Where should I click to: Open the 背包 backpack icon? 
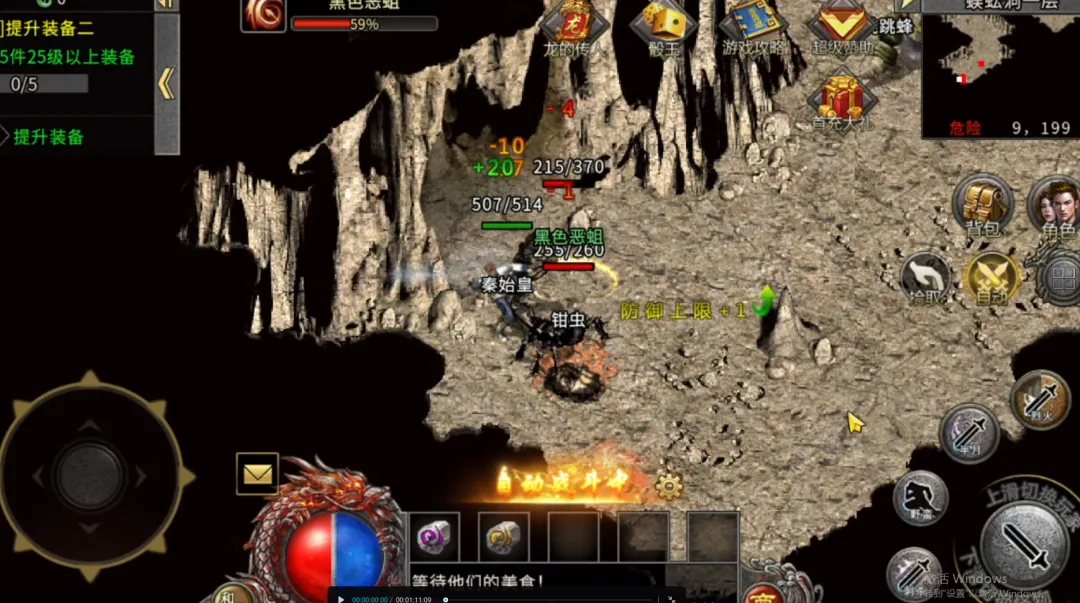(981, 203)
